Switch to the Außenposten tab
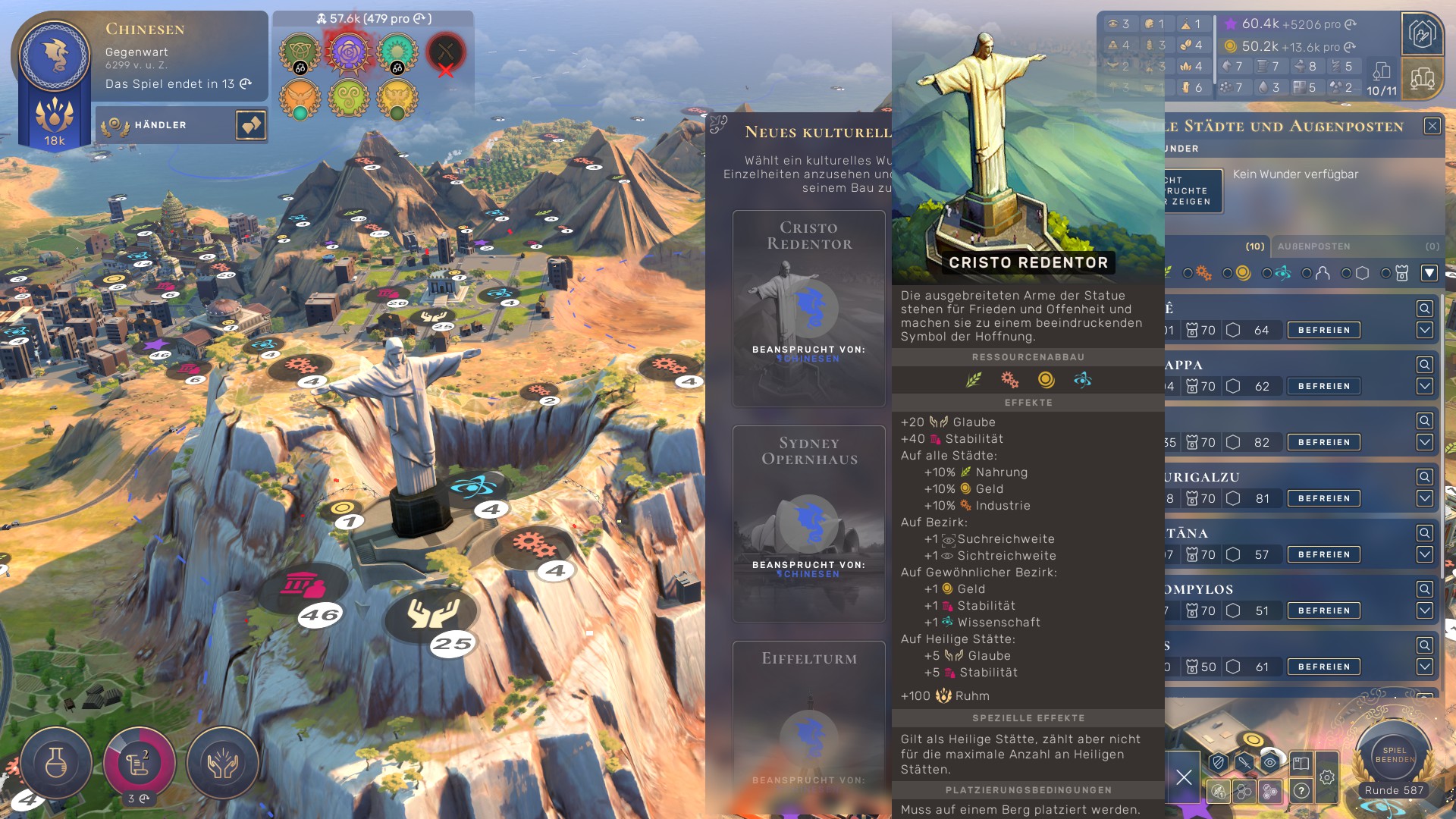The image size is (1456, 819). click(1314, 246)
